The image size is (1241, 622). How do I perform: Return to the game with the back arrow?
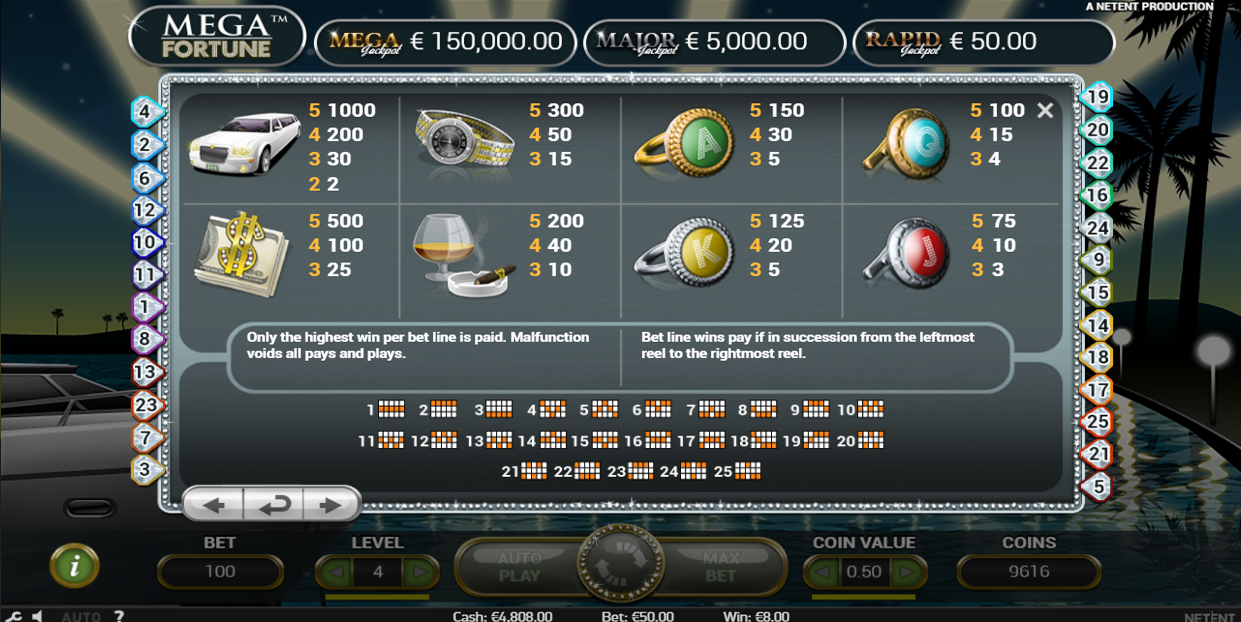click(x=273, y=506)
